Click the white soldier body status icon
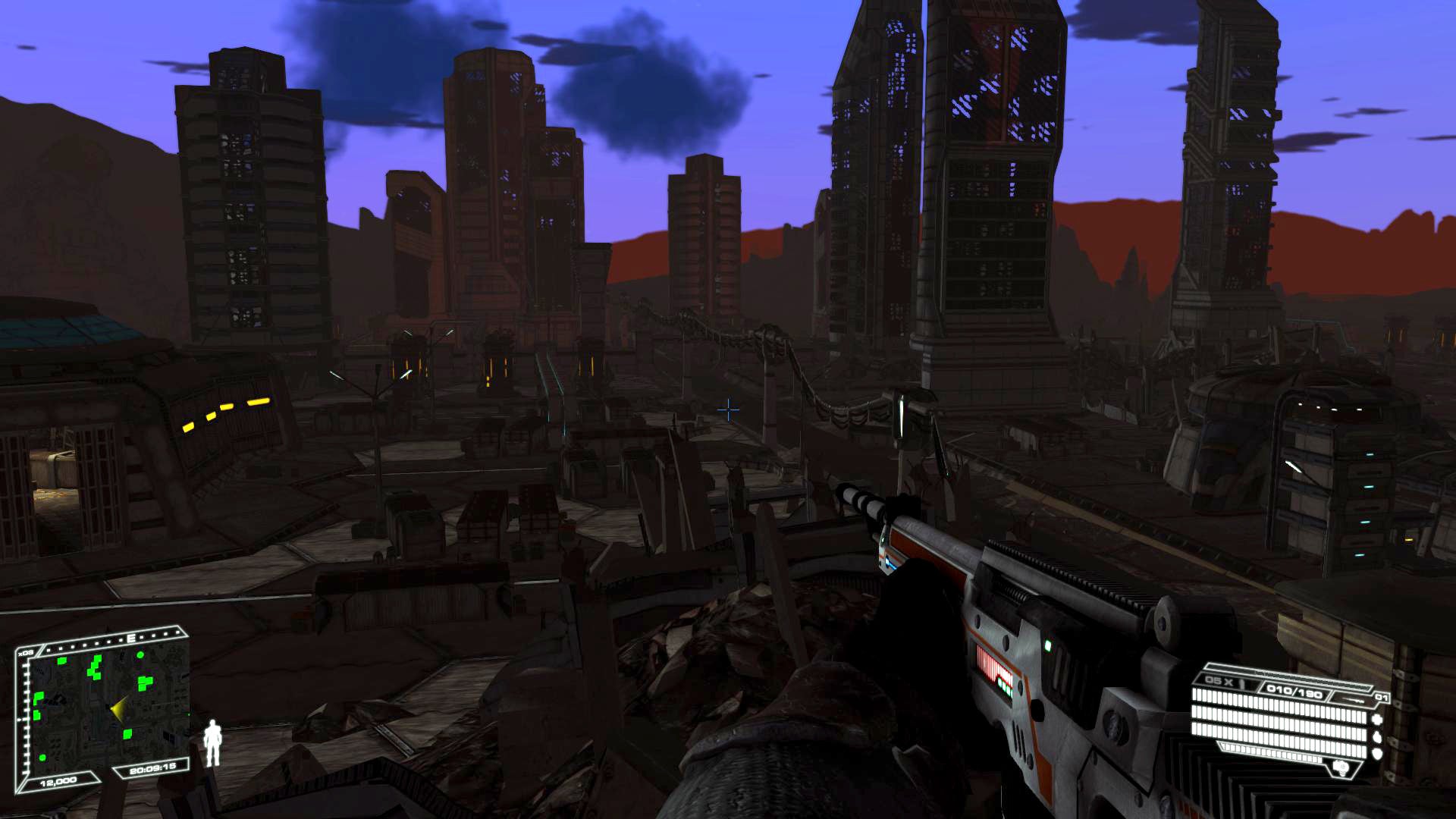1456x819 pixels. pyautogui.click(x=214, y=742)
